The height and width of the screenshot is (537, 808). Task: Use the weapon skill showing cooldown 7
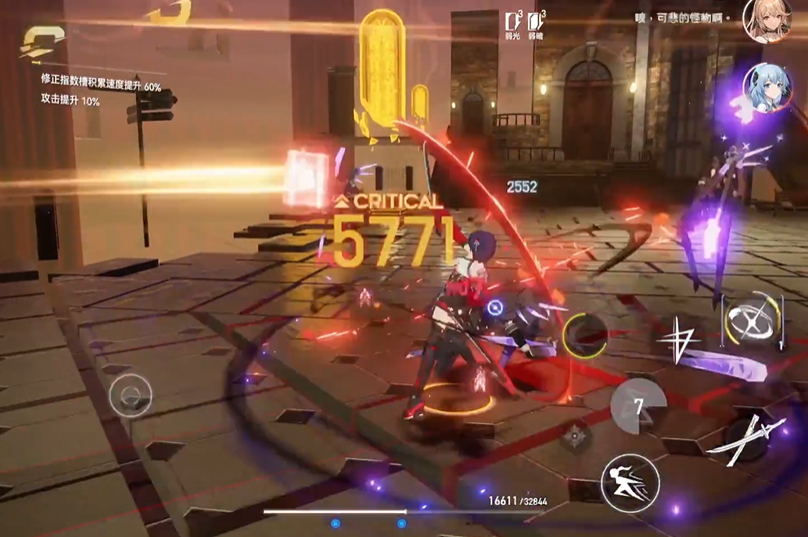[x=638, y=407]
